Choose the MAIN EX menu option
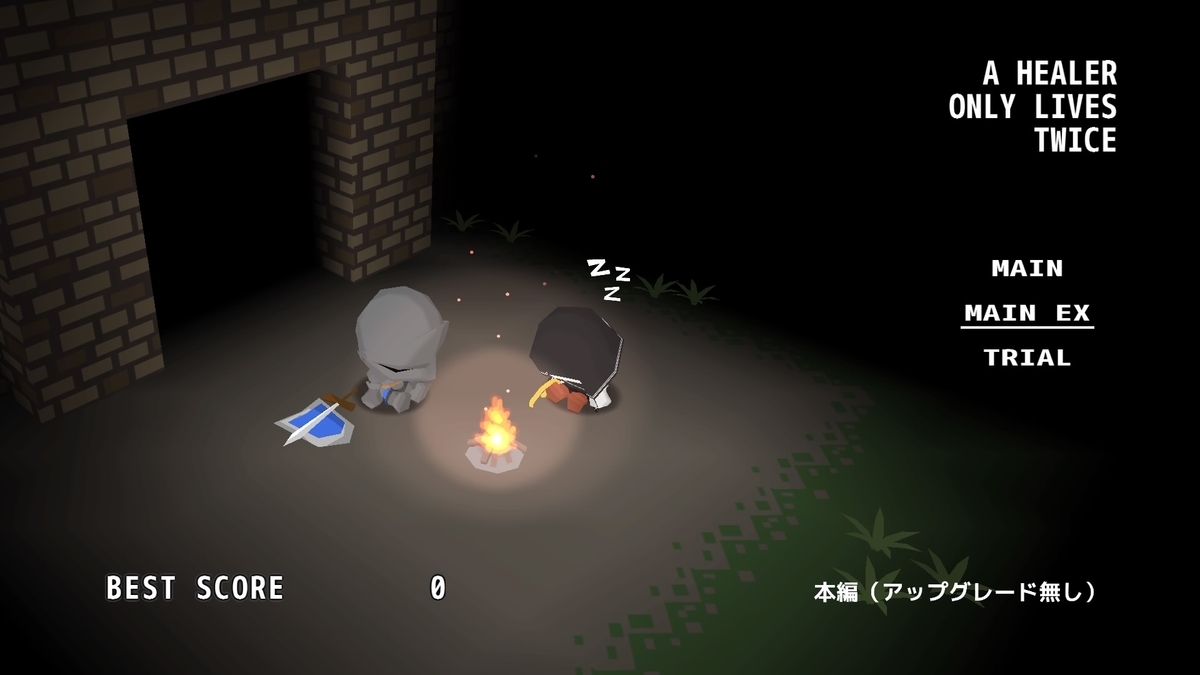Screen dimensions: 1200x675 pos(1027,314)
